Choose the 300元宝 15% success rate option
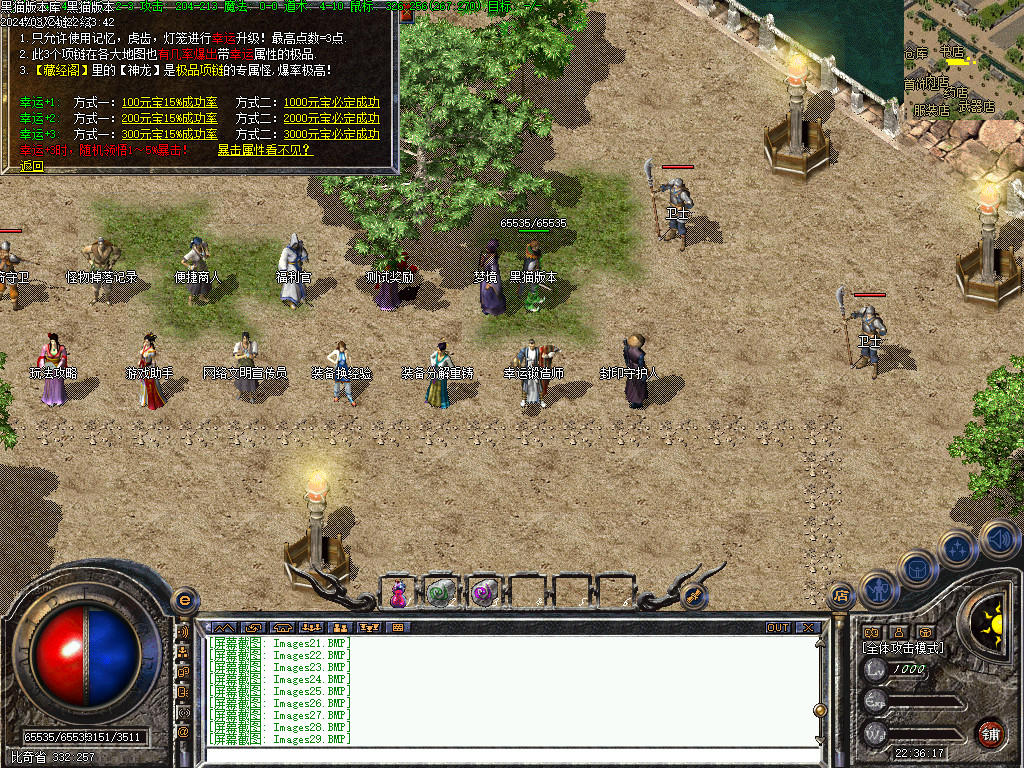1024x768 pixels. coord(169,134)
